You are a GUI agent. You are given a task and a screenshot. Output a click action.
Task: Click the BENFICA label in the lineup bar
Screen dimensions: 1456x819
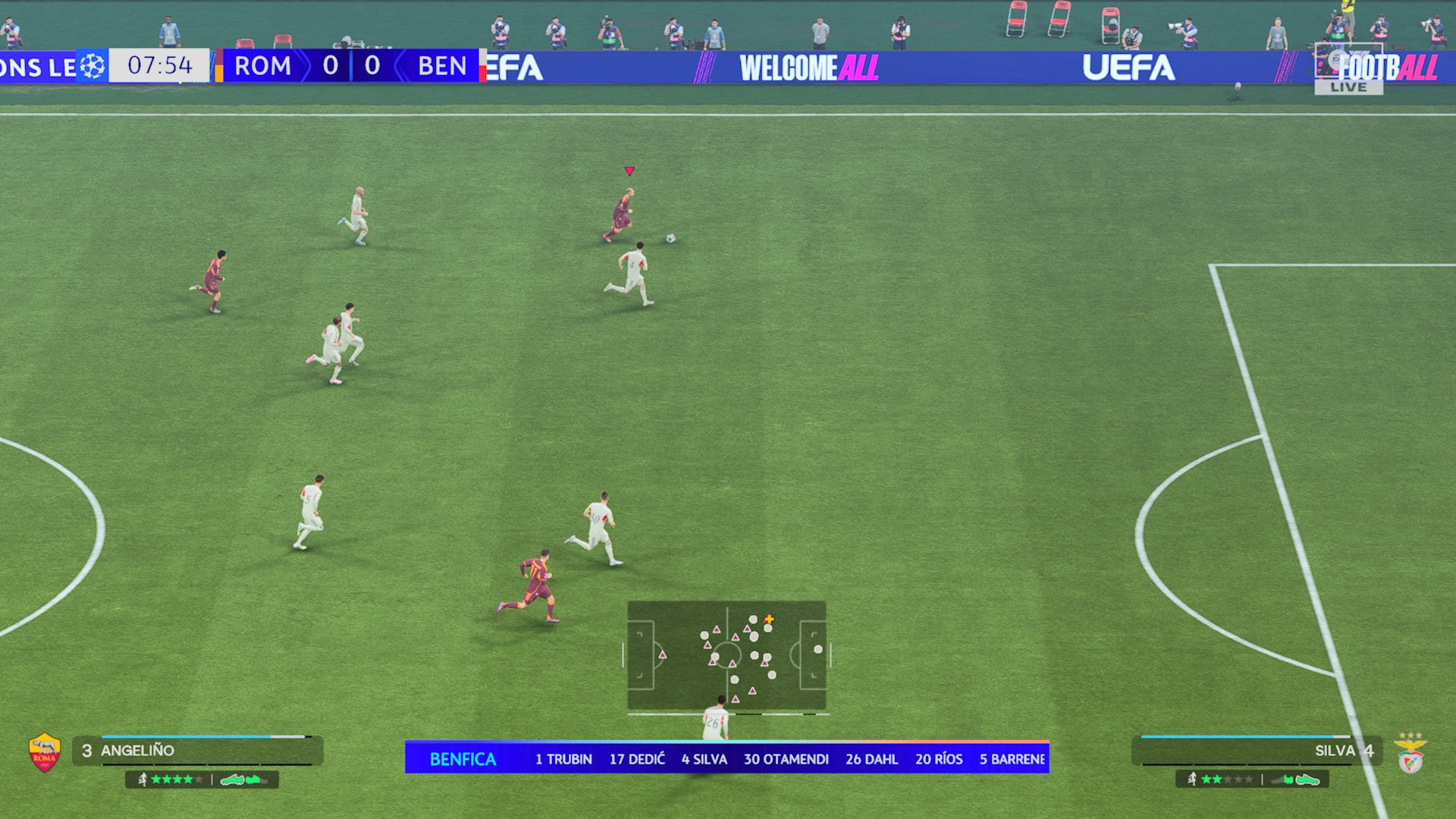coord(463,759)
